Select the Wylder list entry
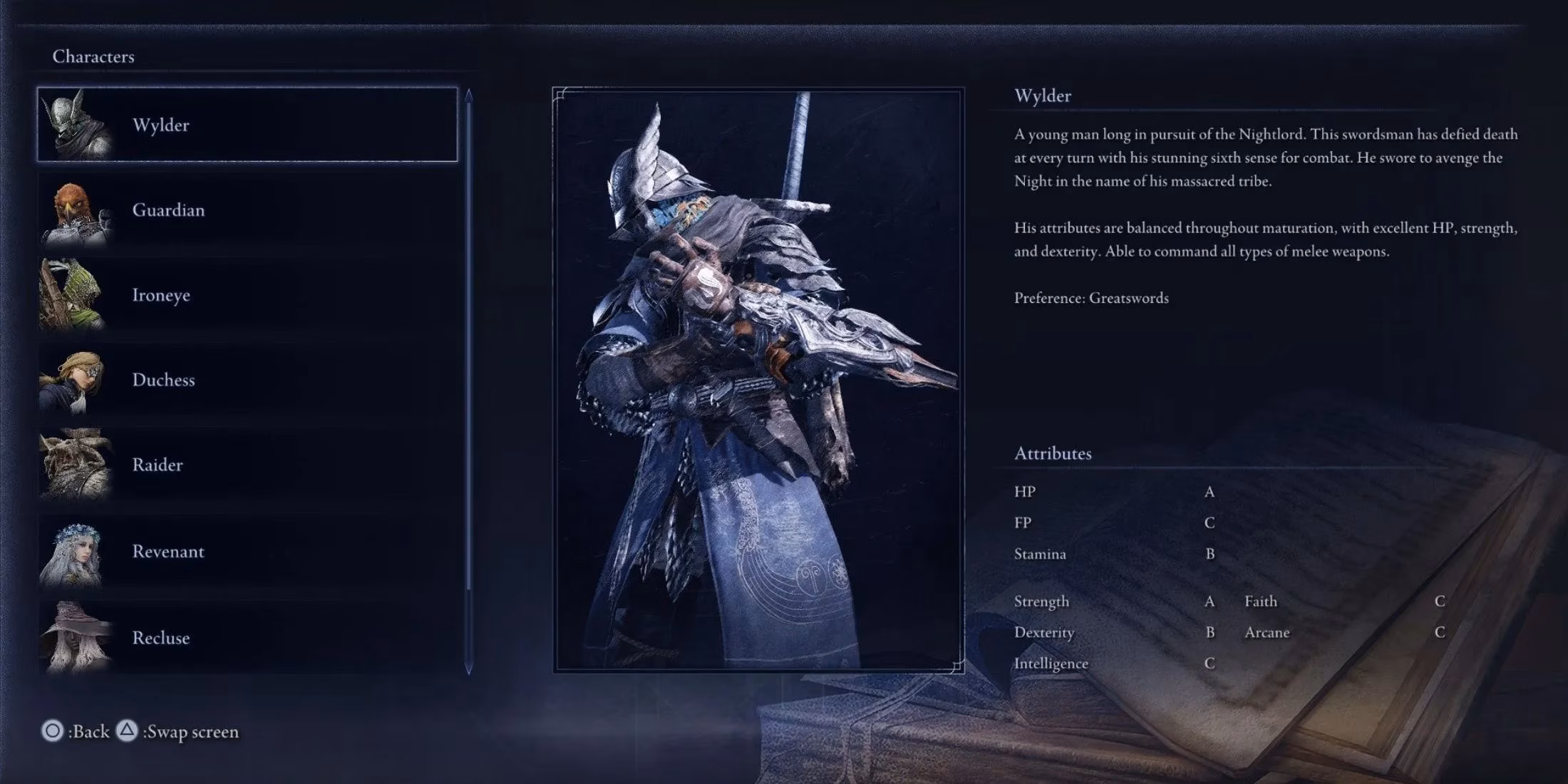The height and width of the screenshot is (784, 1568). click(x=163, y=125)
